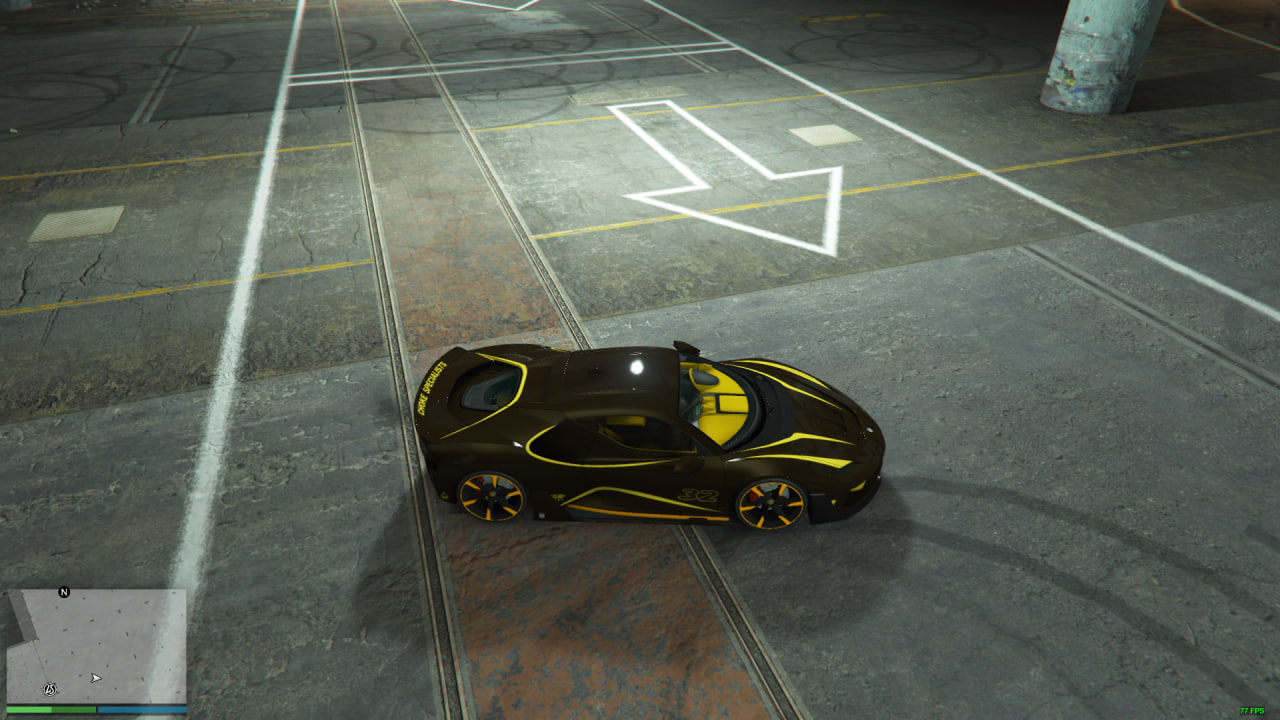Select the LS blip on the minimap
Screen dimensions: 1280x720
point(50,688)
